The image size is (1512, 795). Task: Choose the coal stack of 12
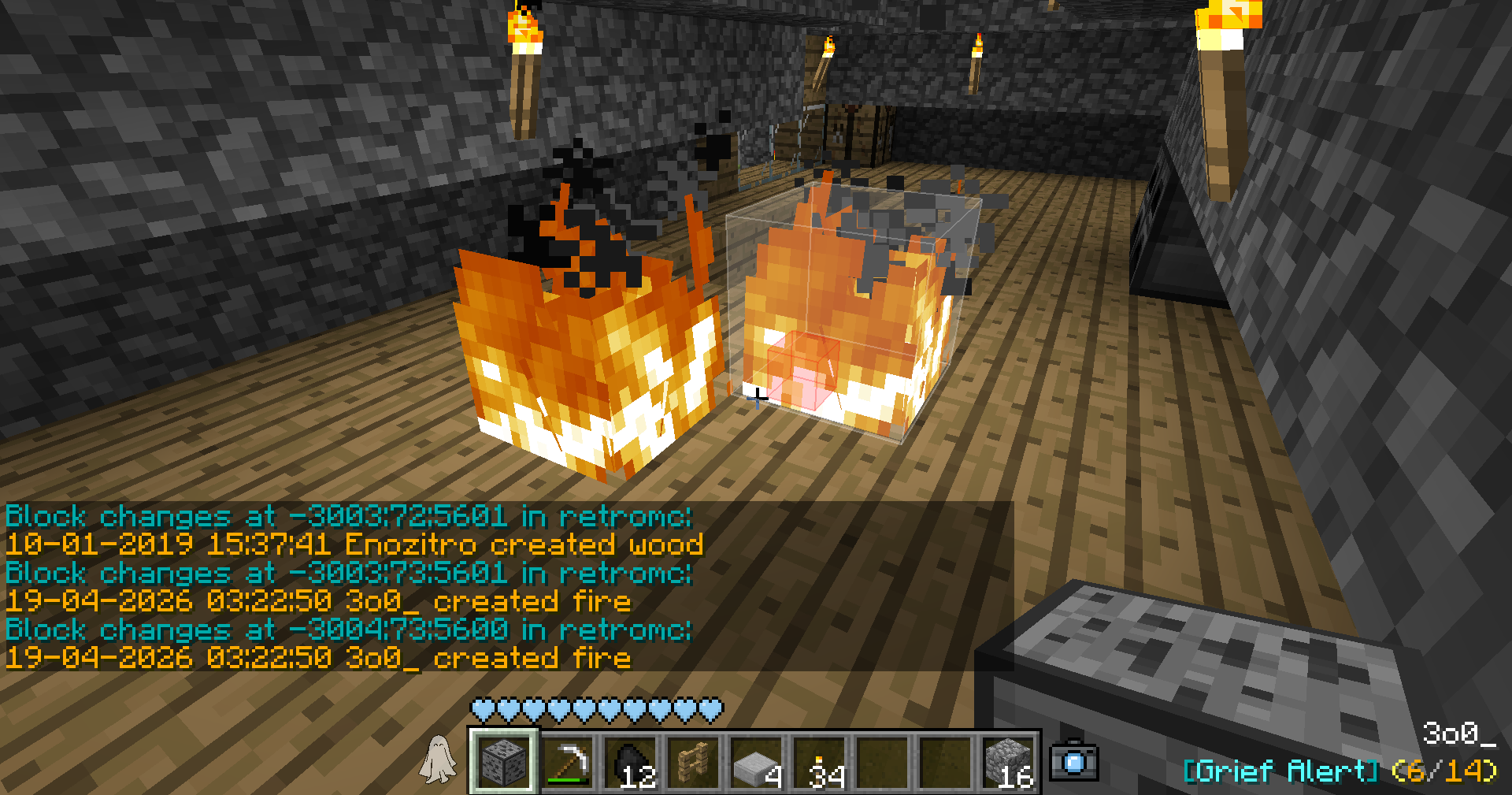coord(630,762)
